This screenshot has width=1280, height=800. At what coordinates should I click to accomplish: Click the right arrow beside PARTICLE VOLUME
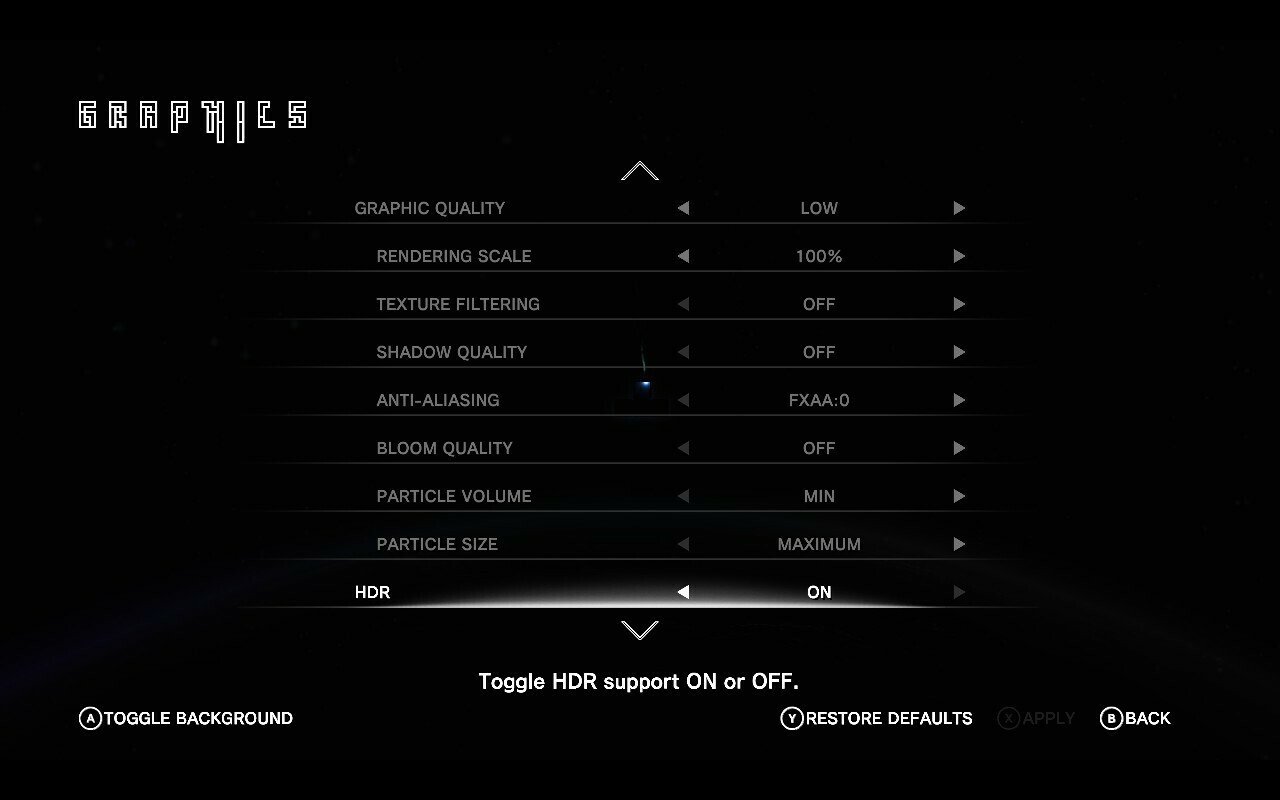click(959, 496)
